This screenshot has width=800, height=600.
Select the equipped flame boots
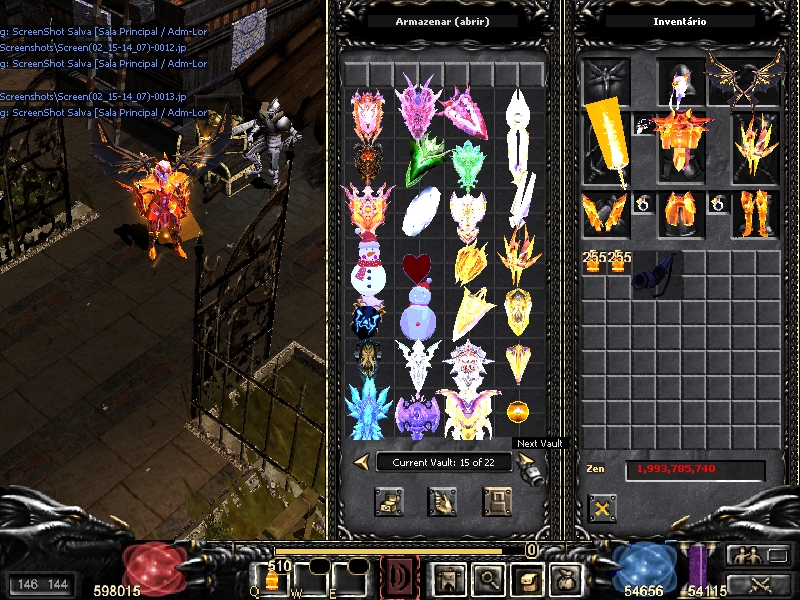click(x=755, y=213)
